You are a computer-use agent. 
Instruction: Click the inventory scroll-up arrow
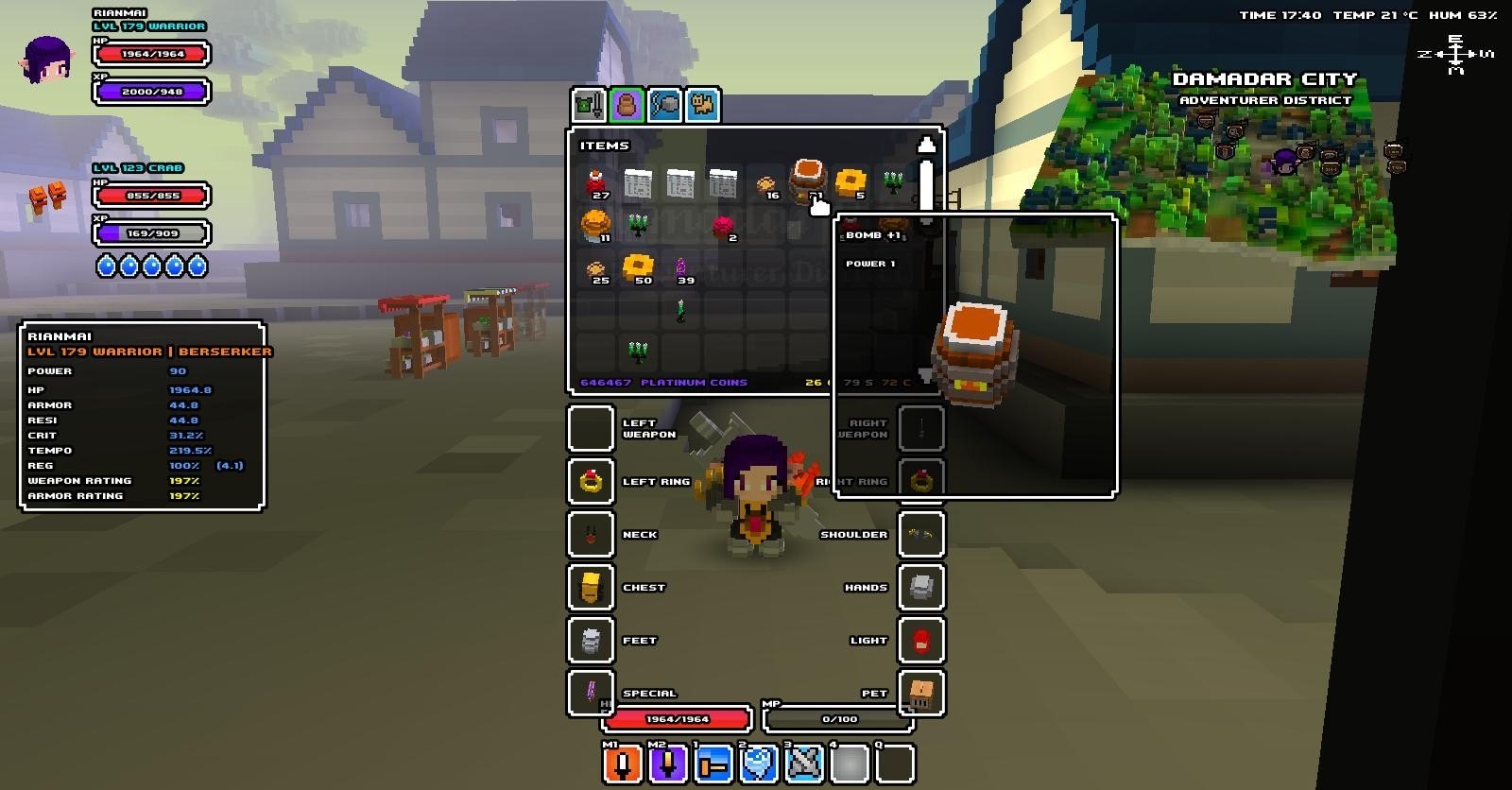pyautogui.click(x=927, y=145)
